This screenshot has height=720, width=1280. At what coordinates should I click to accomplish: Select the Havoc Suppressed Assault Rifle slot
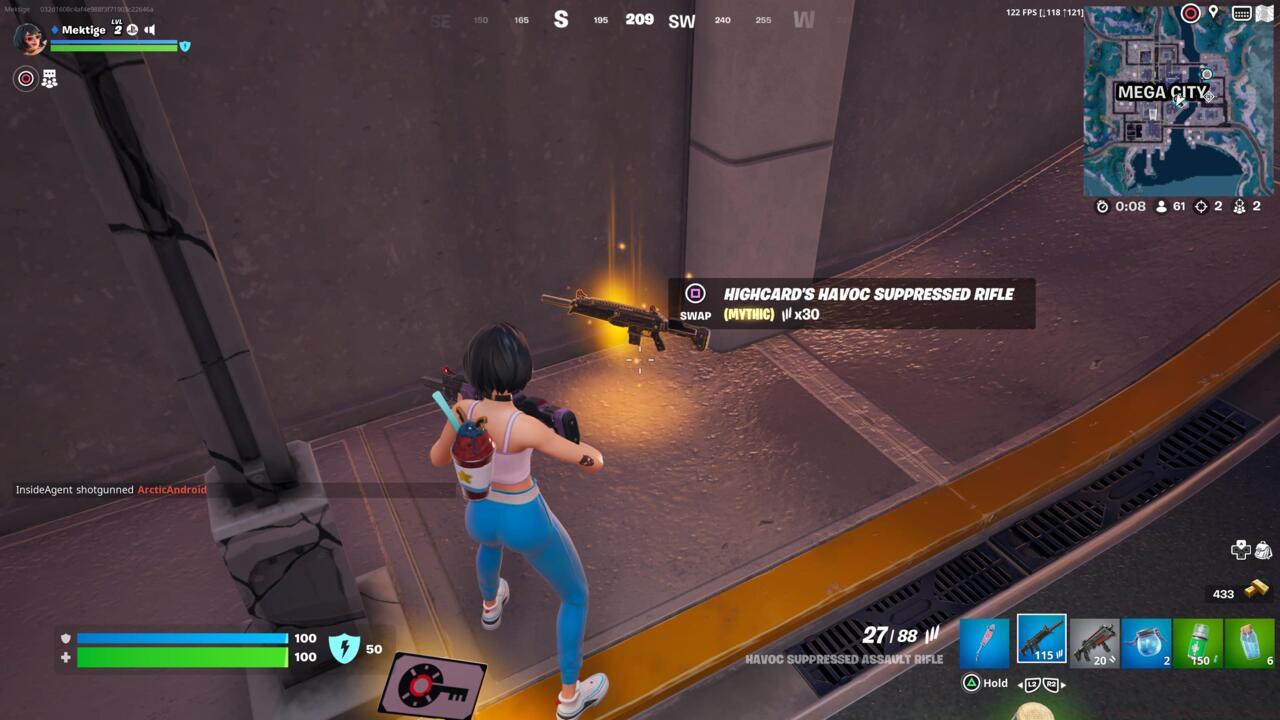[x=1042, y=640]
